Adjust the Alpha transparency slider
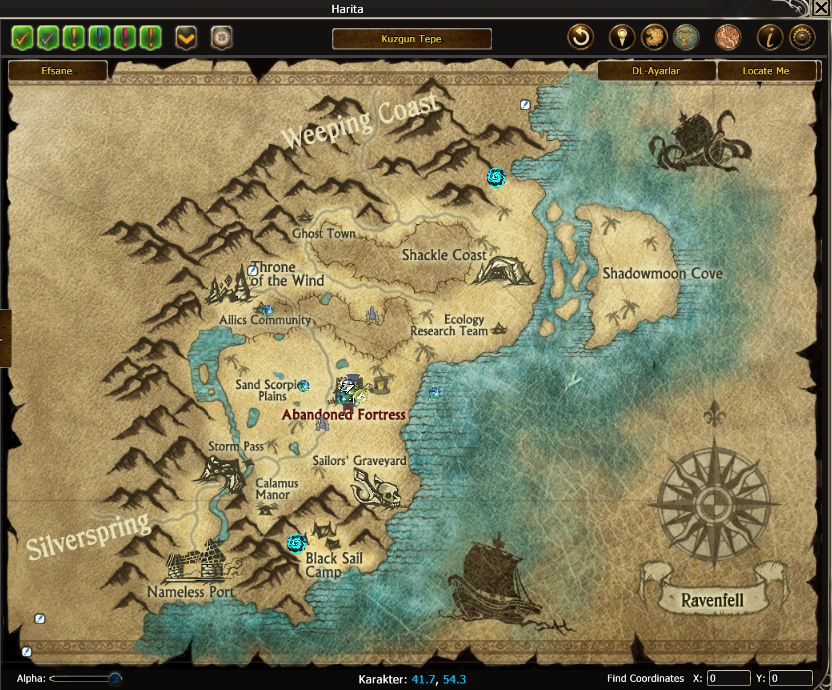The width and height of the screenshot is (832, 690). tap(115, 678)
